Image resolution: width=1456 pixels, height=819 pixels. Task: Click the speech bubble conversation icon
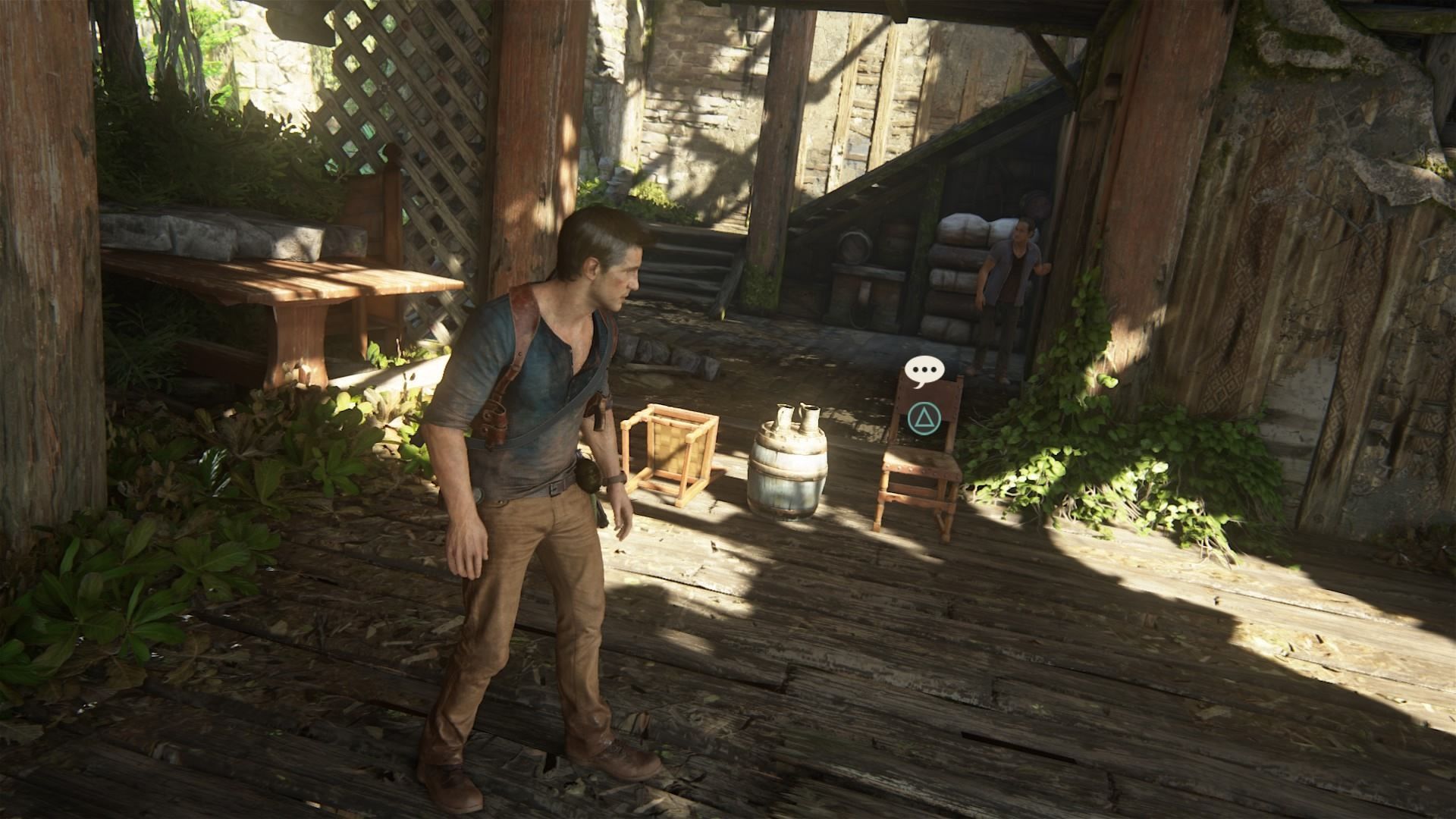tap(924, 372)
